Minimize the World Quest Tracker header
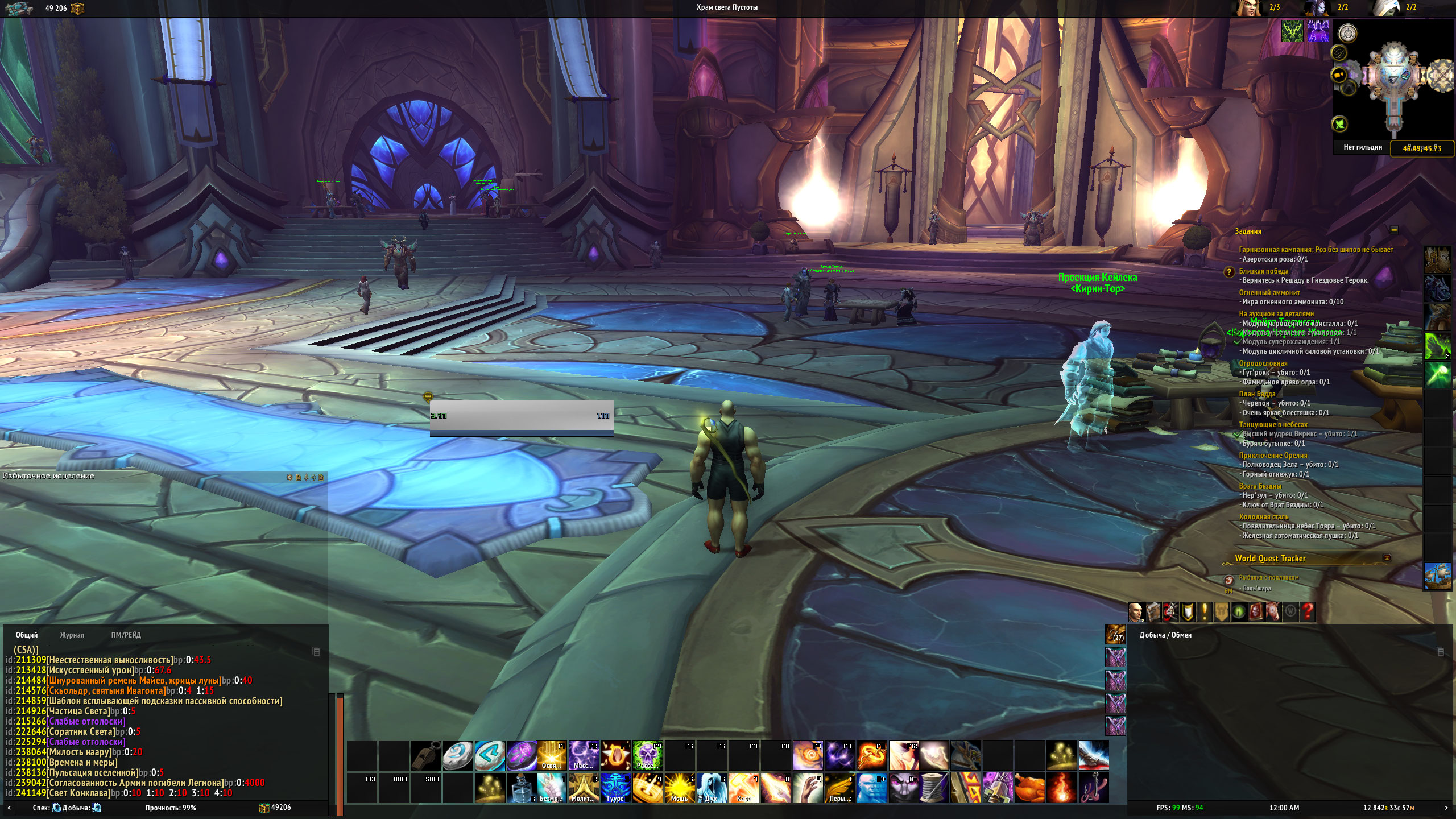 (1387, 558)
